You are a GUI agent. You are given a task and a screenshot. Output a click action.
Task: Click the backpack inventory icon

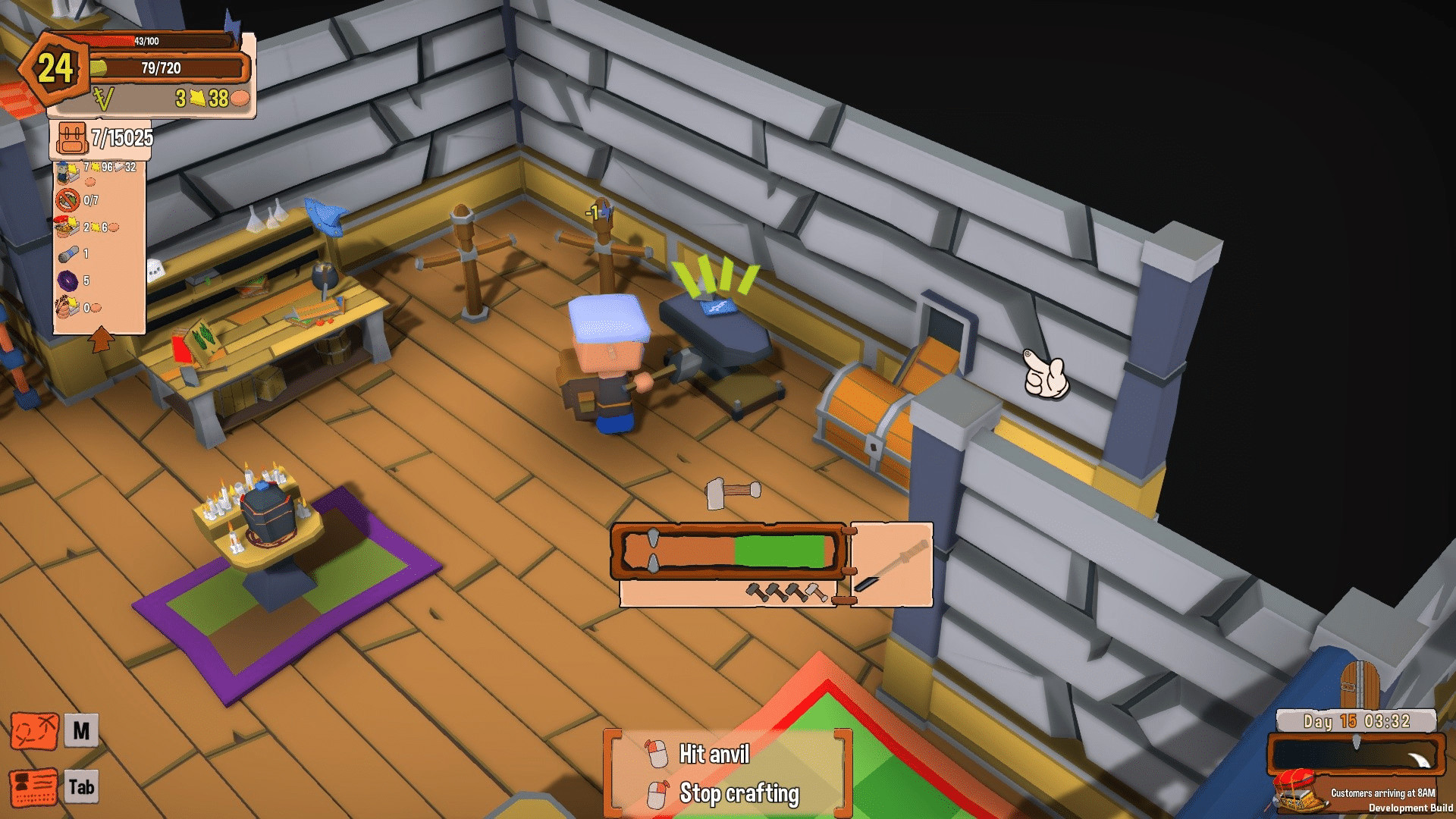tap(71, 138)
